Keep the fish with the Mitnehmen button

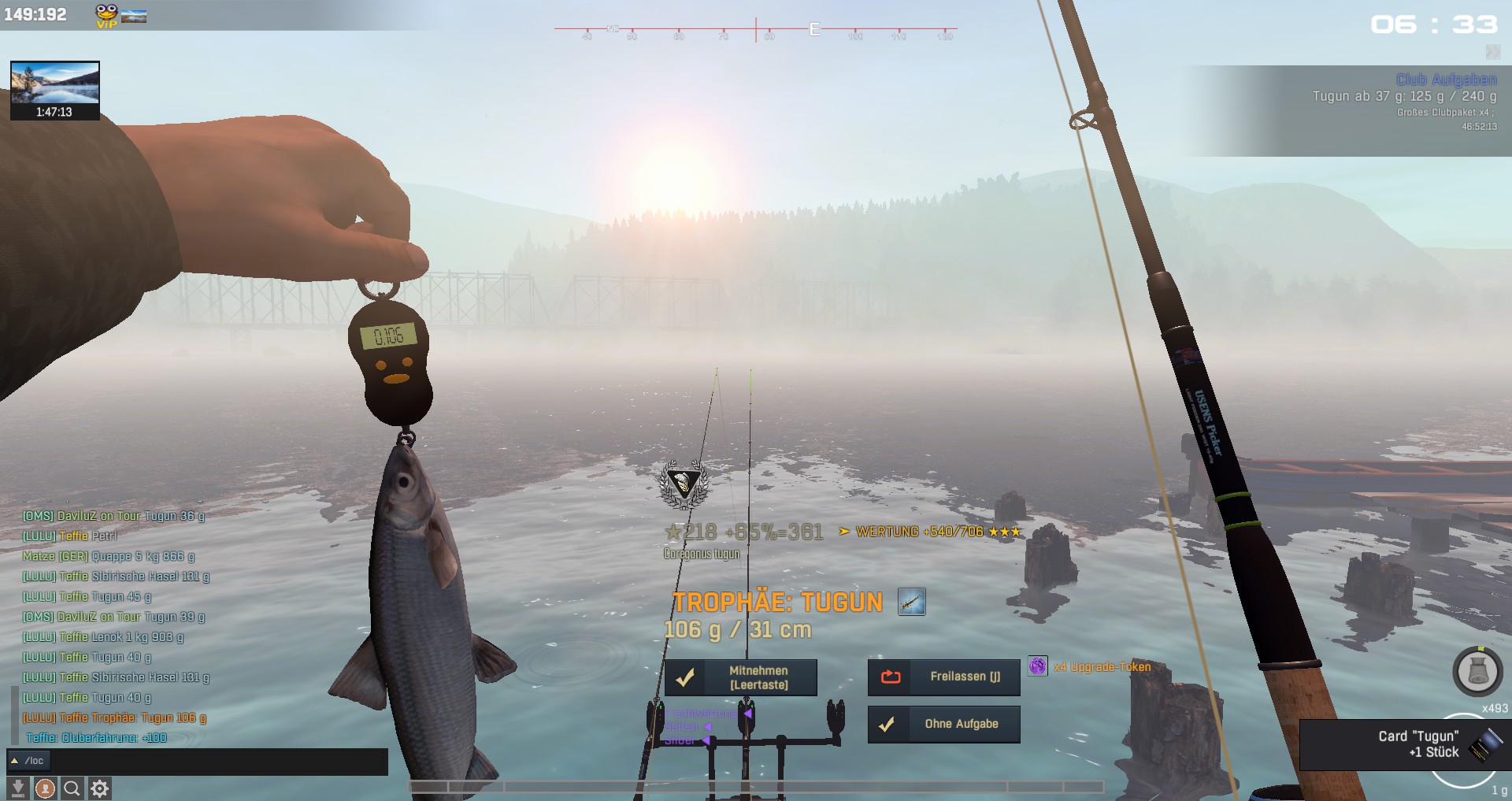coord(740,677)
